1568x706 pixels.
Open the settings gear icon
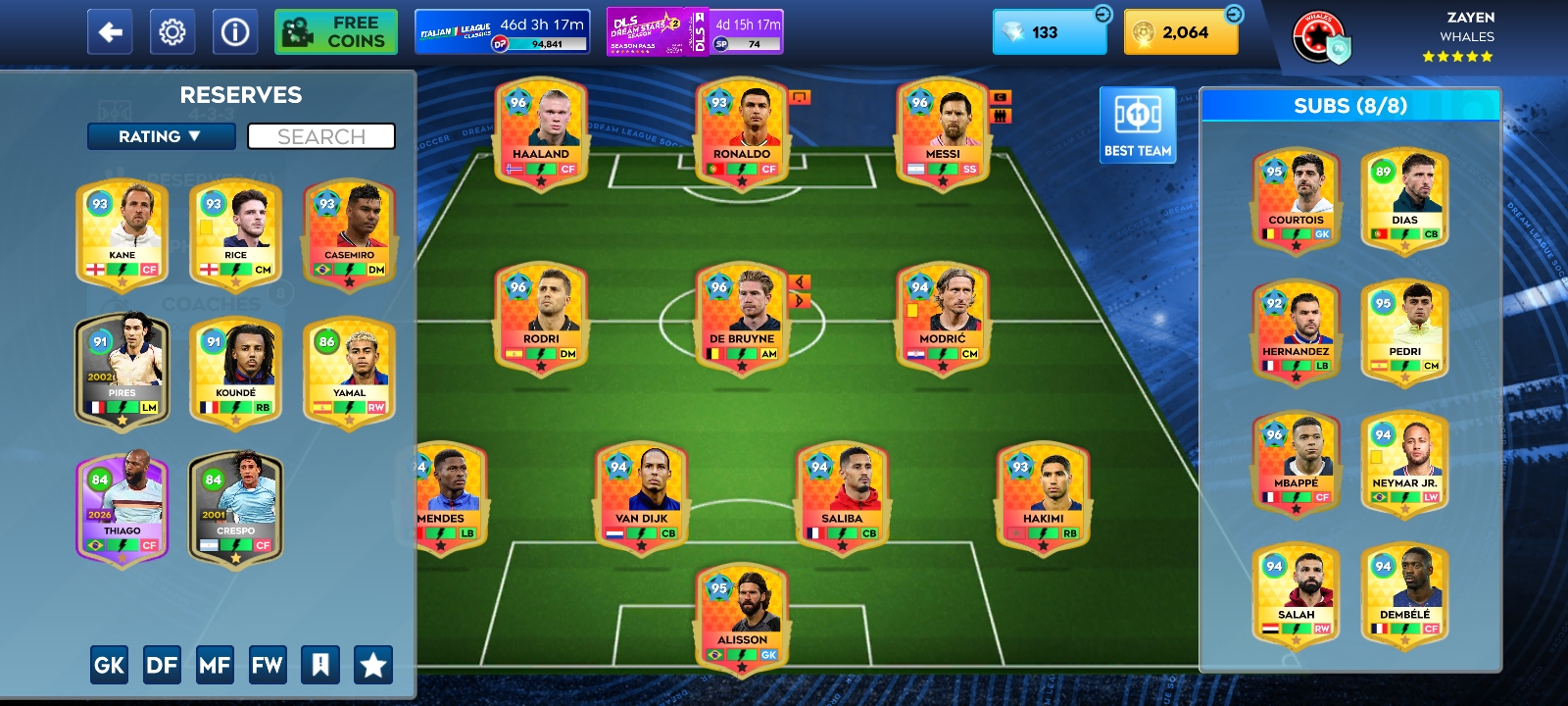[x=171, y=31]
